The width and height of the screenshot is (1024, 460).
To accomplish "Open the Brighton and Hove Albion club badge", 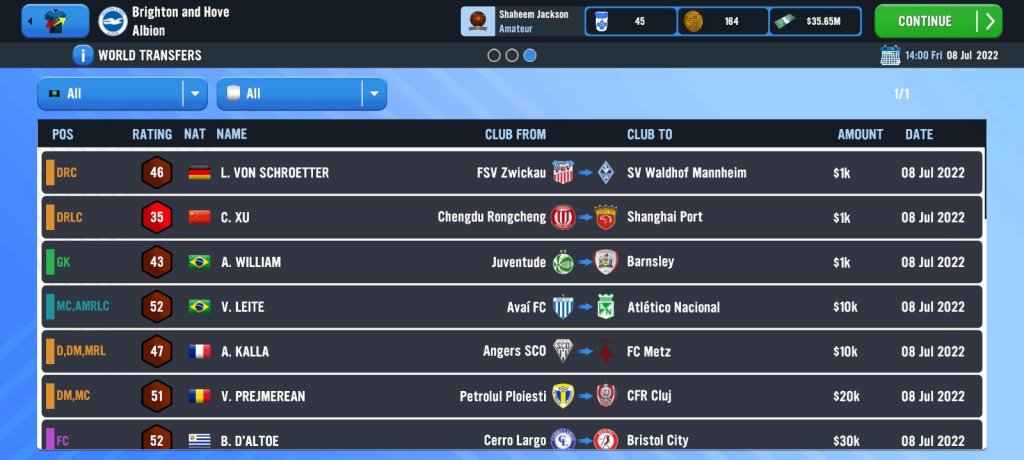I will click(x=113, y=21).
